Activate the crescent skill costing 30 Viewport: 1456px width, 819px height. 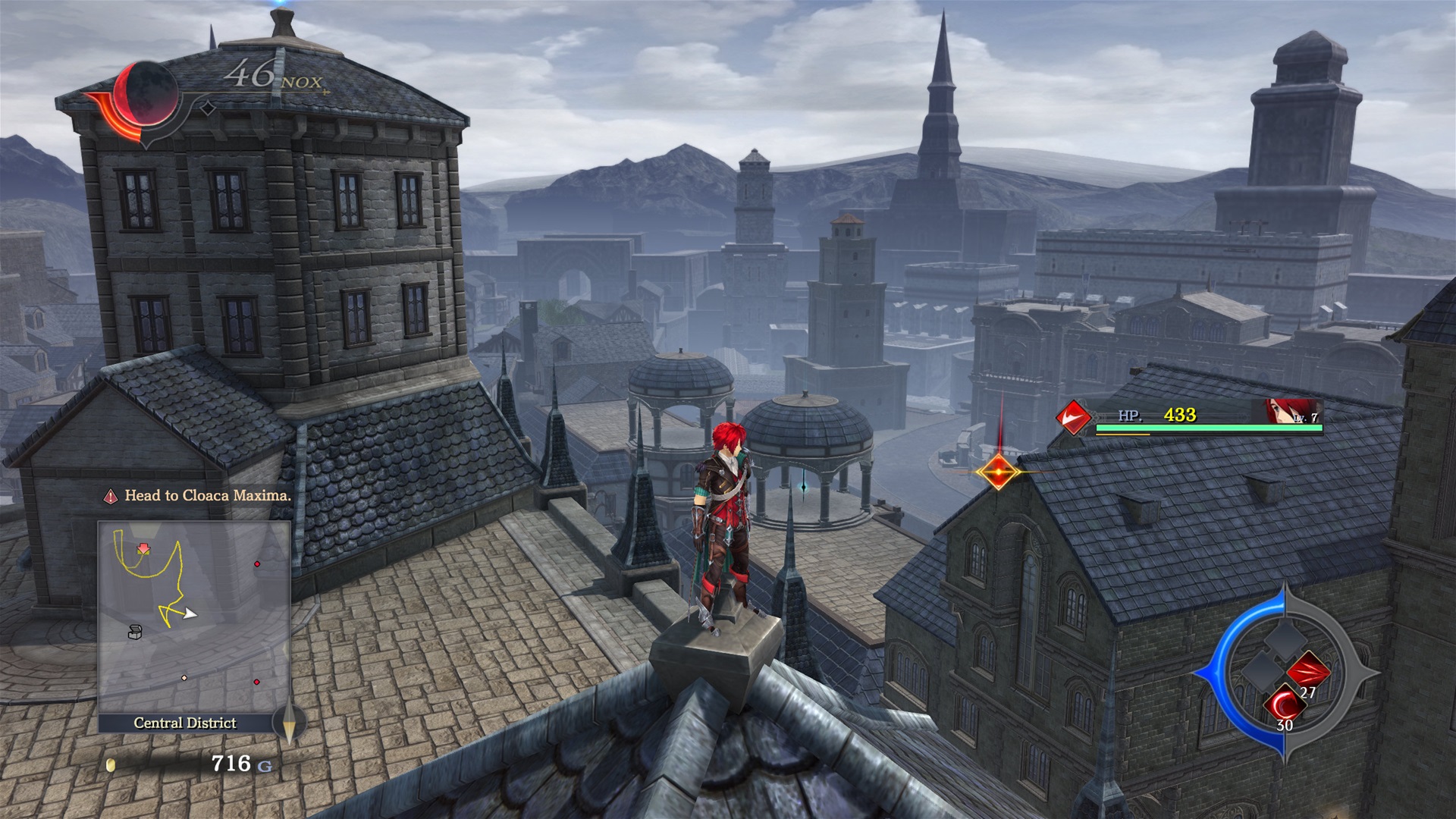coord(1285,705)
